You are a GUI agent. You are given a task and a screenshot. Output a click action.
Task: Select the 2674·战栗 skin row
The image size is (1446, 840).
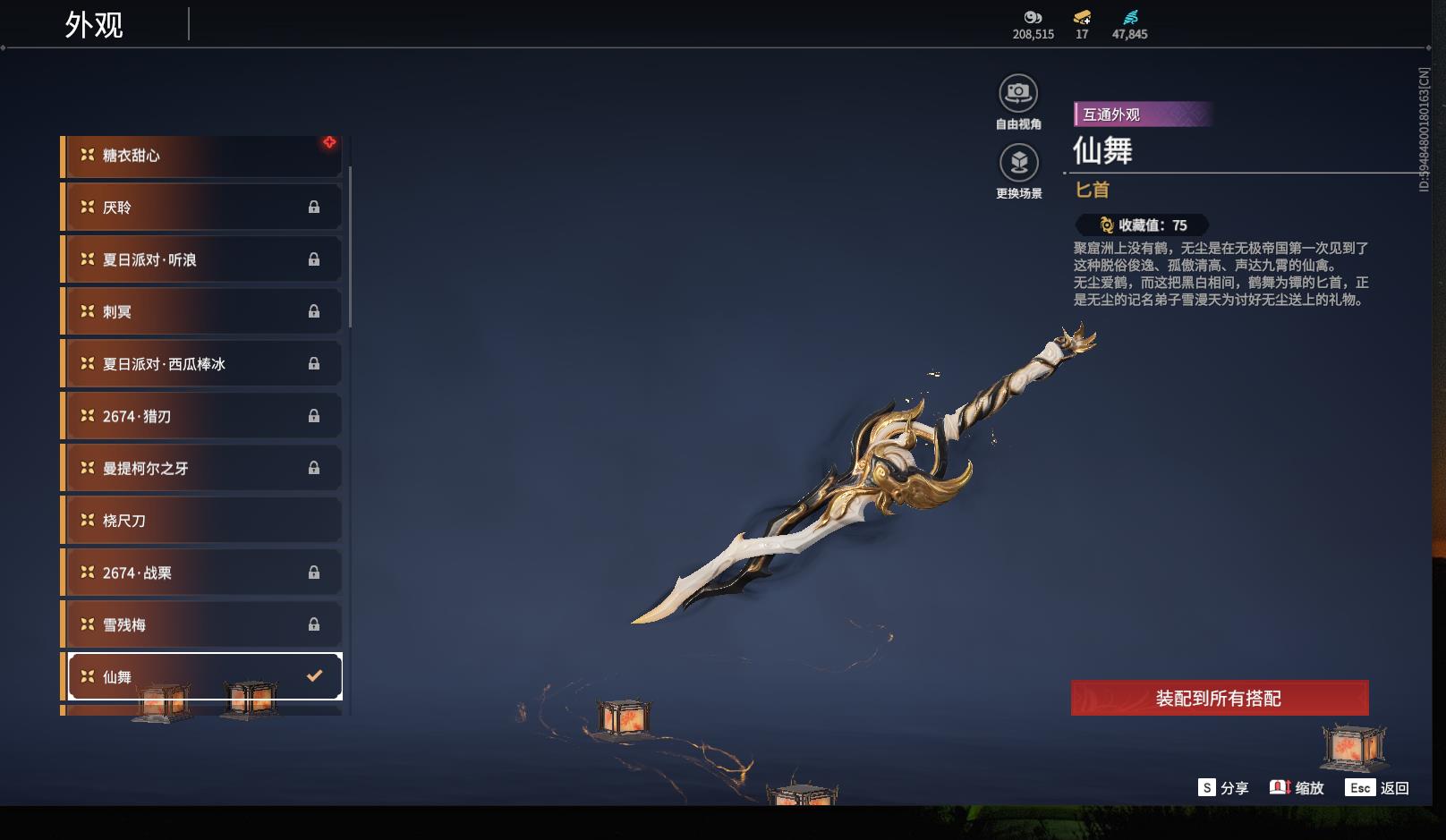tap(201, 573)
